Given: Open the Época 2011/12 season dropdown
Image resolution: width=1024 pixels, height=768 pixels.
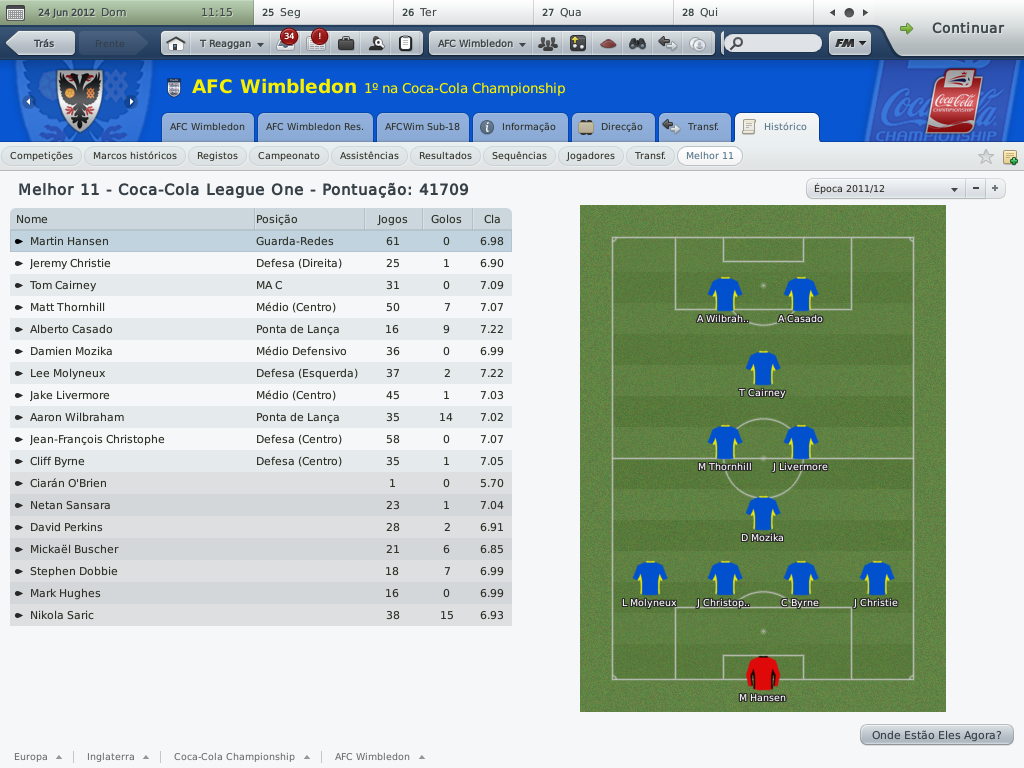Looking at the screenshot, I should pyautogui.click(x=884, y=189).
